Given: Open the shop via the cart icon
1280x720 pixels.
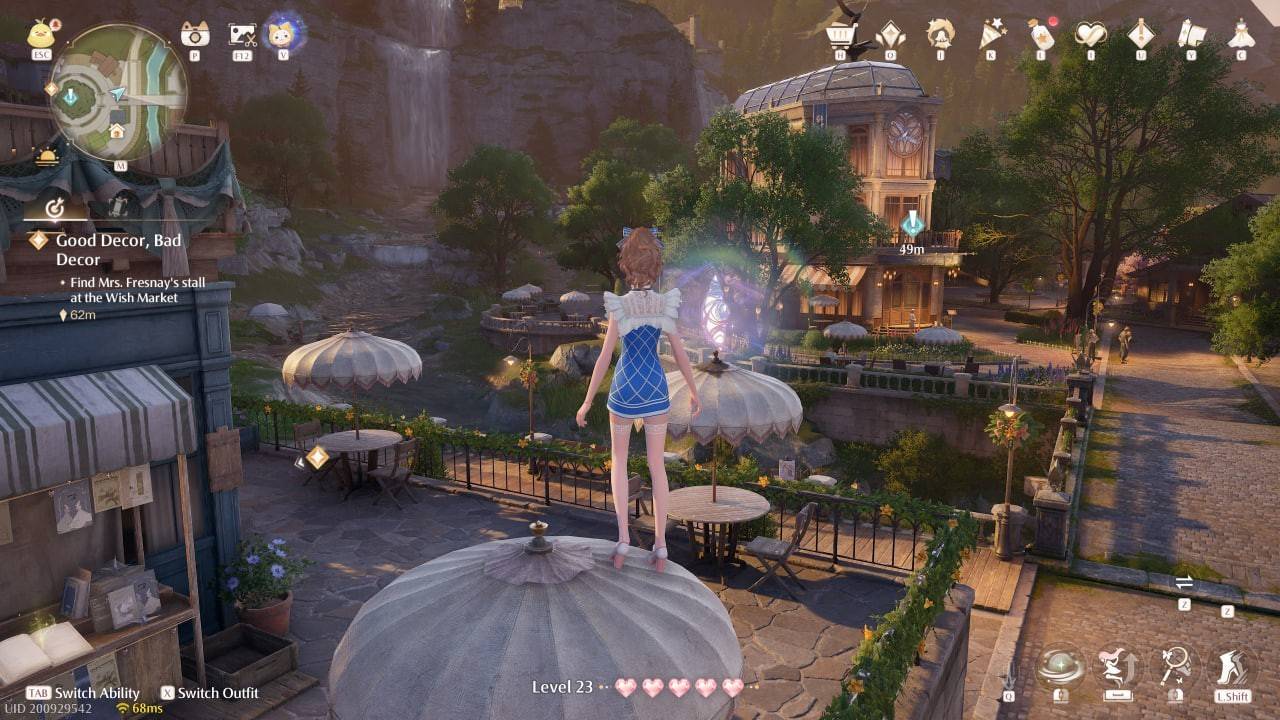Looking at the screenshot, I should (841, 32).
